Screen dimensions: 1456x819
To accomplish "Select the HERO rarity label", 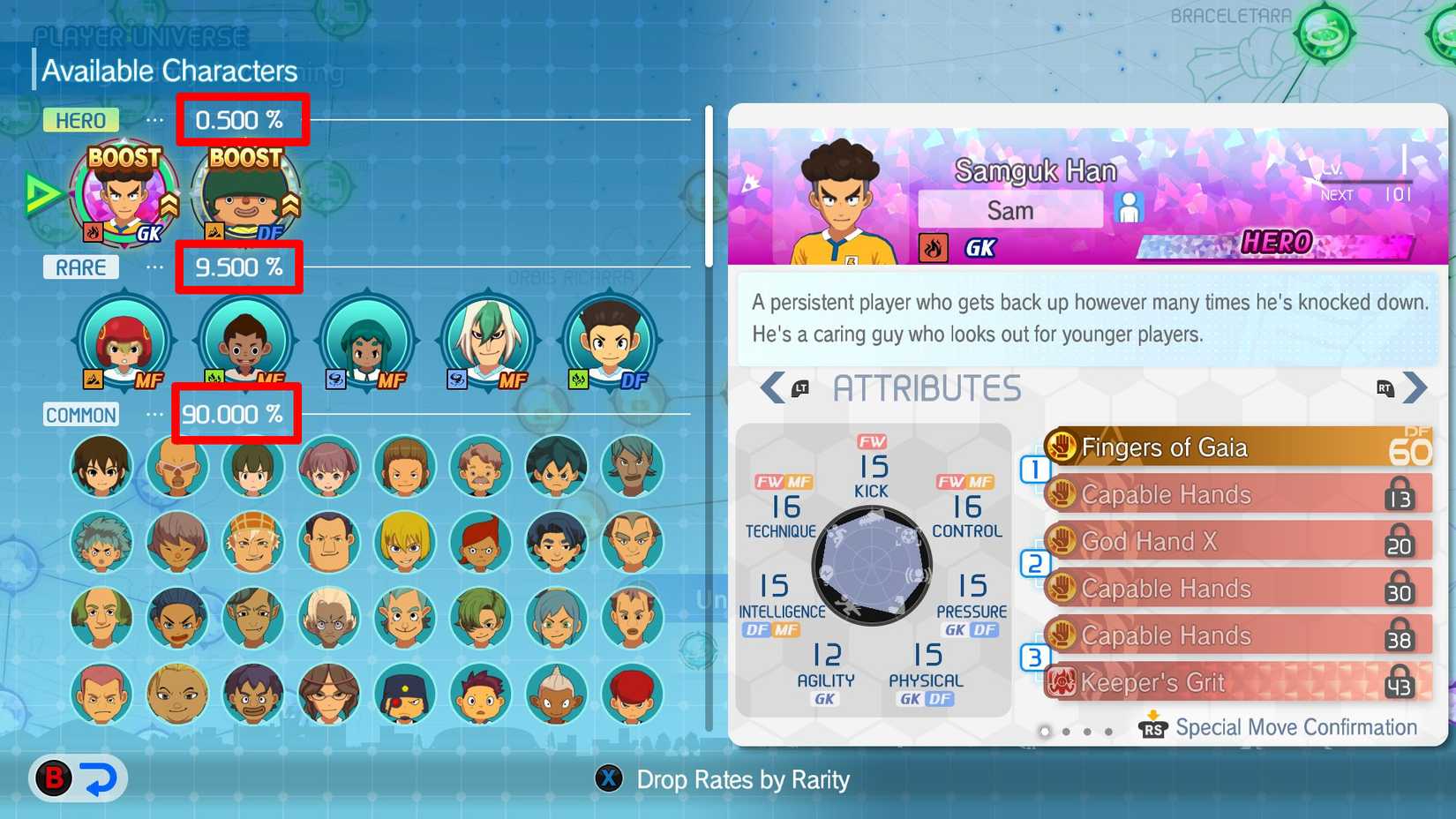I will pos(80,120).
